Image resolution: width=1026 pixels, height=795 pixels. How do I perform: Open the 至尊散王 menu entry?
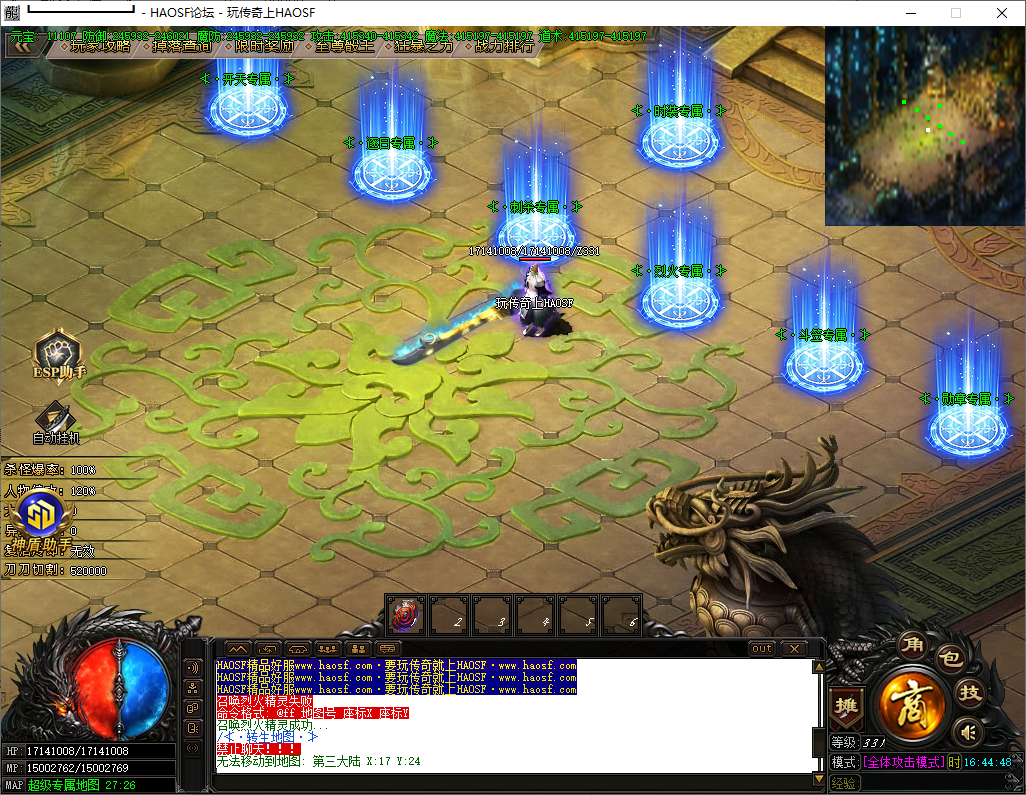coord(344,46)
